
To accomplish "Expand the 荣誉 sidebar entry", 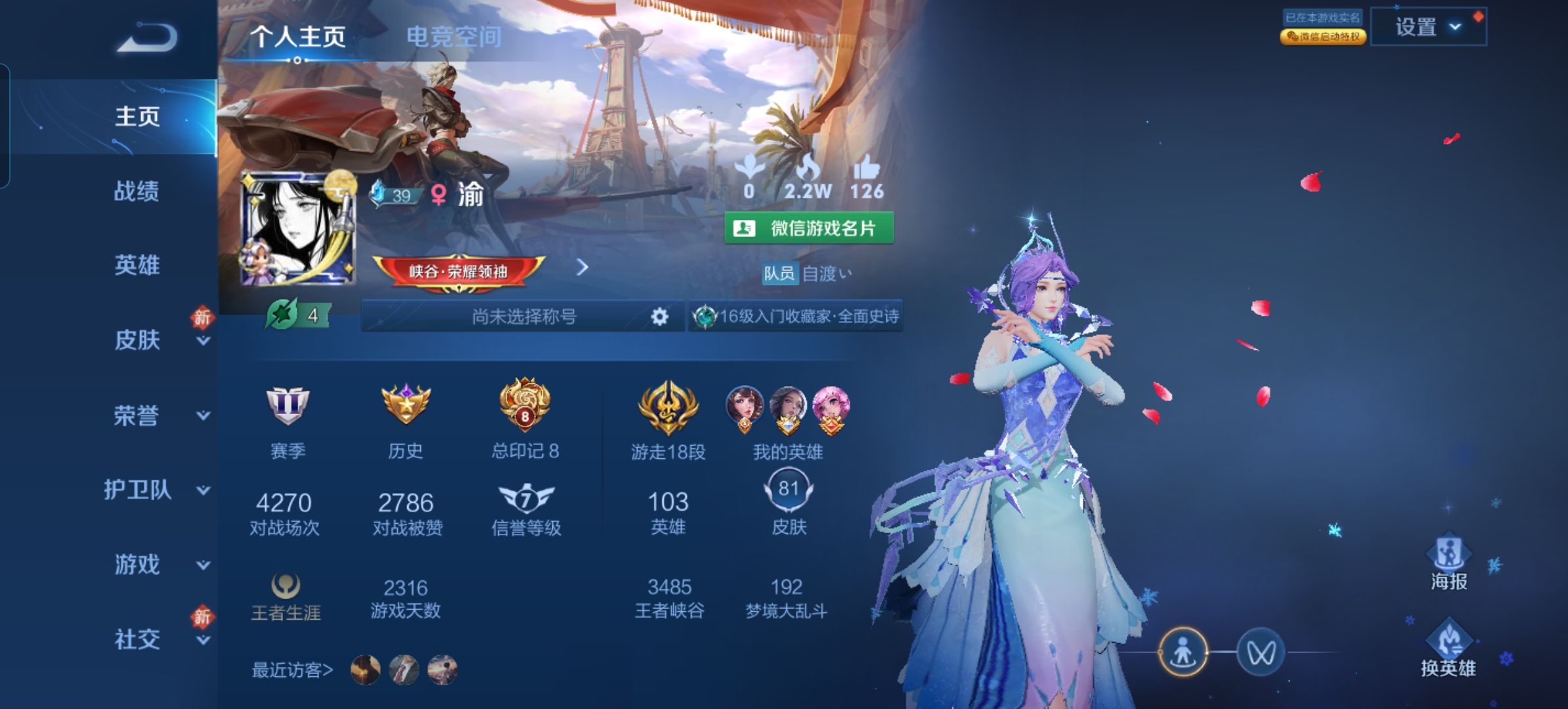I will [x=137, y=415].
